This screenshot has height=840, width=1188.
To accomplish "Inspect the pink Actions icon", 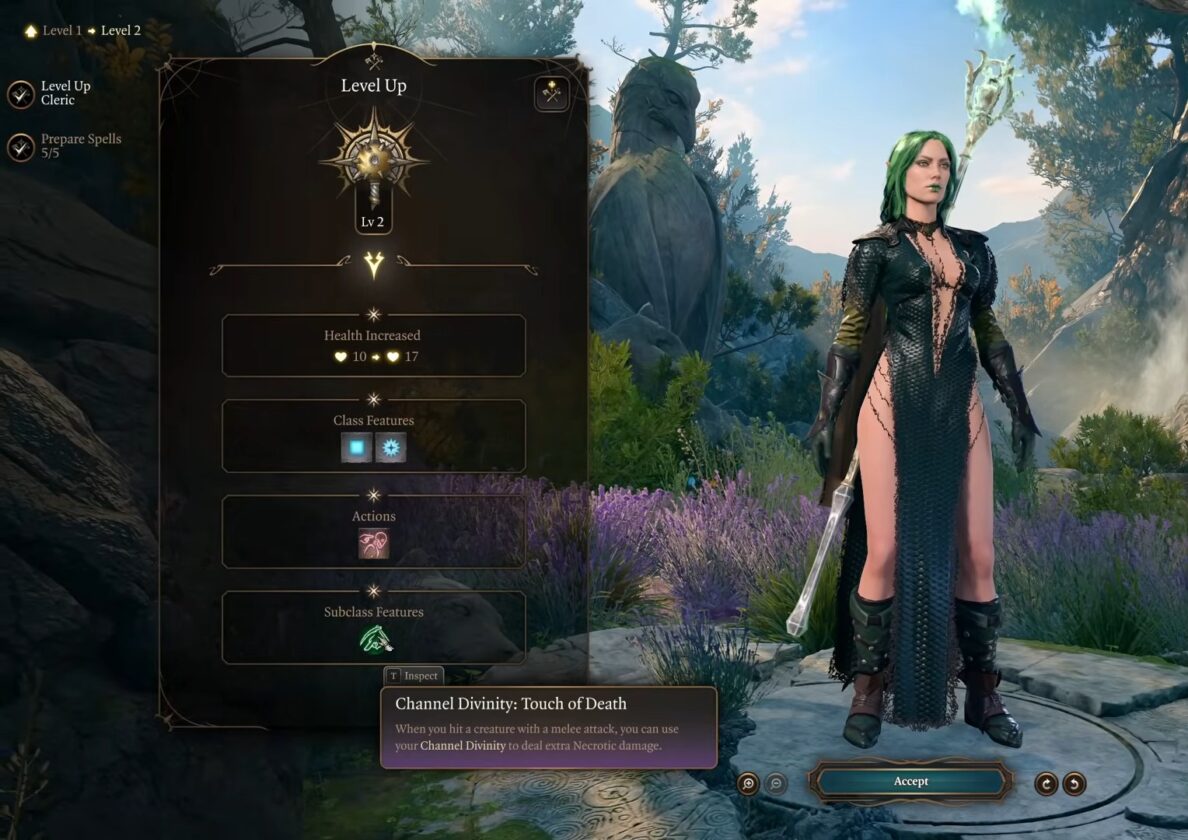I will click(374, 543).
